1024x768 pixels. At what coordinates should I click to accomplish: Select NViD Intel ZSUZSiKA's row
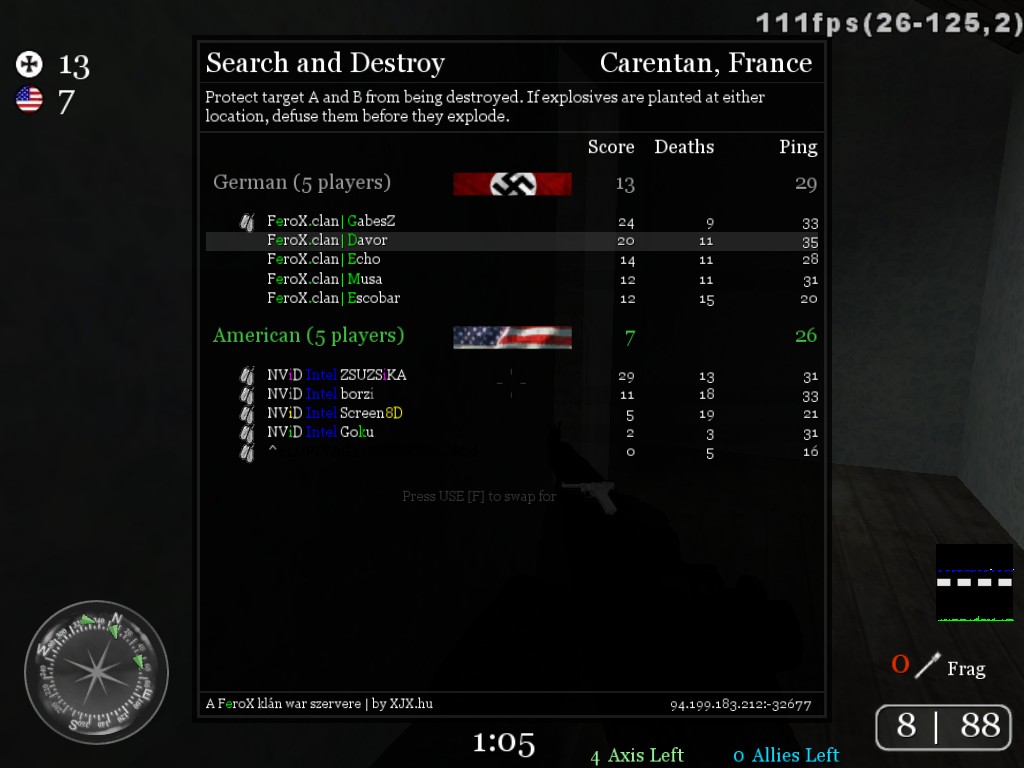(337, 375)
